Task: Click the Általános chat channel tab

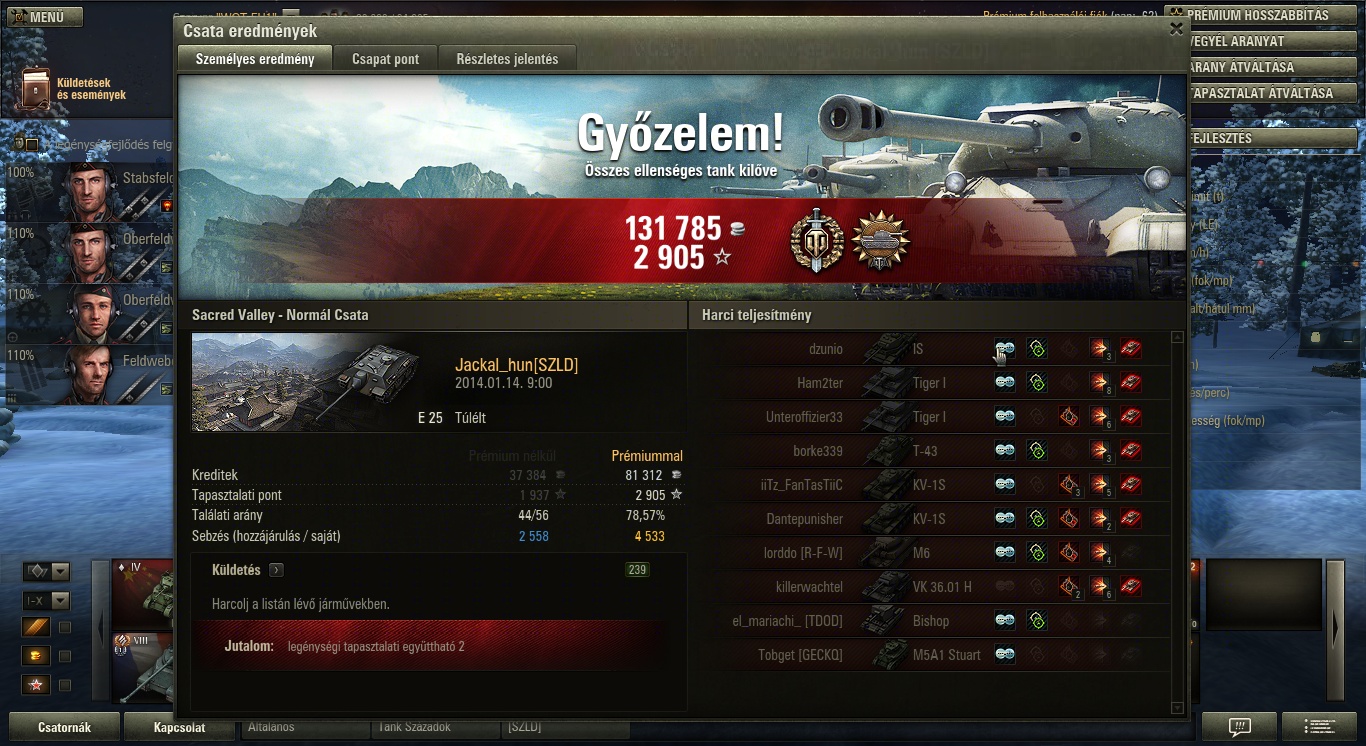Action: point(305,727)
